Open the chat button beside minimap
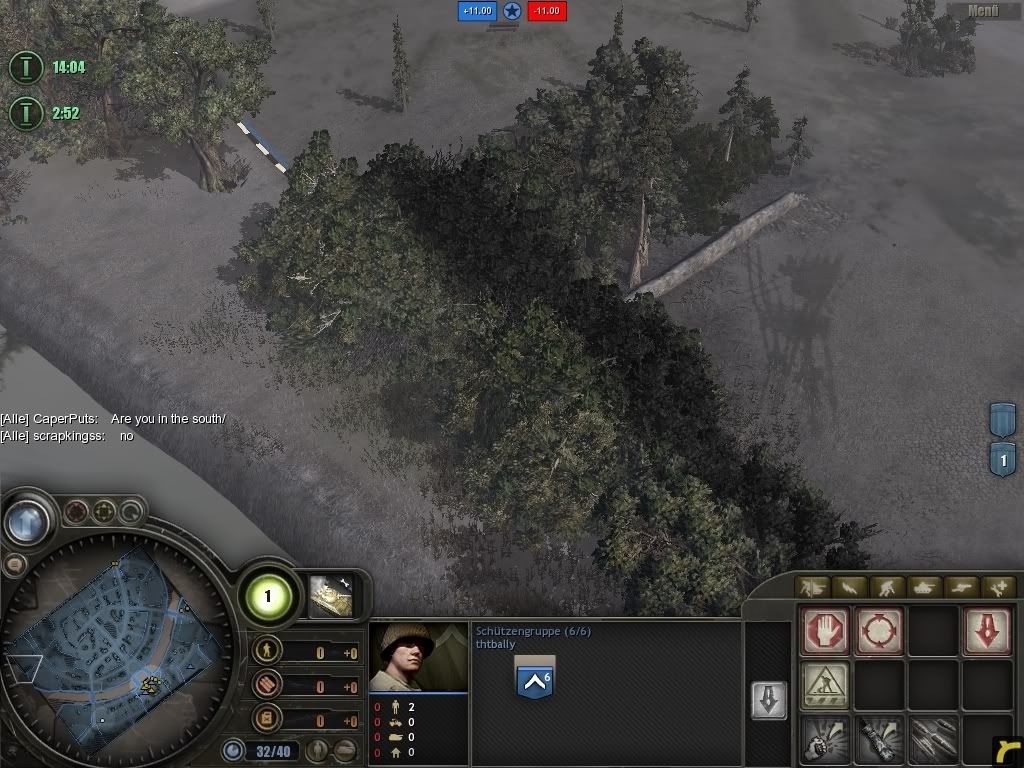Image resolution: width=1024 pixels, height=768 pixels. coord(14,565)
